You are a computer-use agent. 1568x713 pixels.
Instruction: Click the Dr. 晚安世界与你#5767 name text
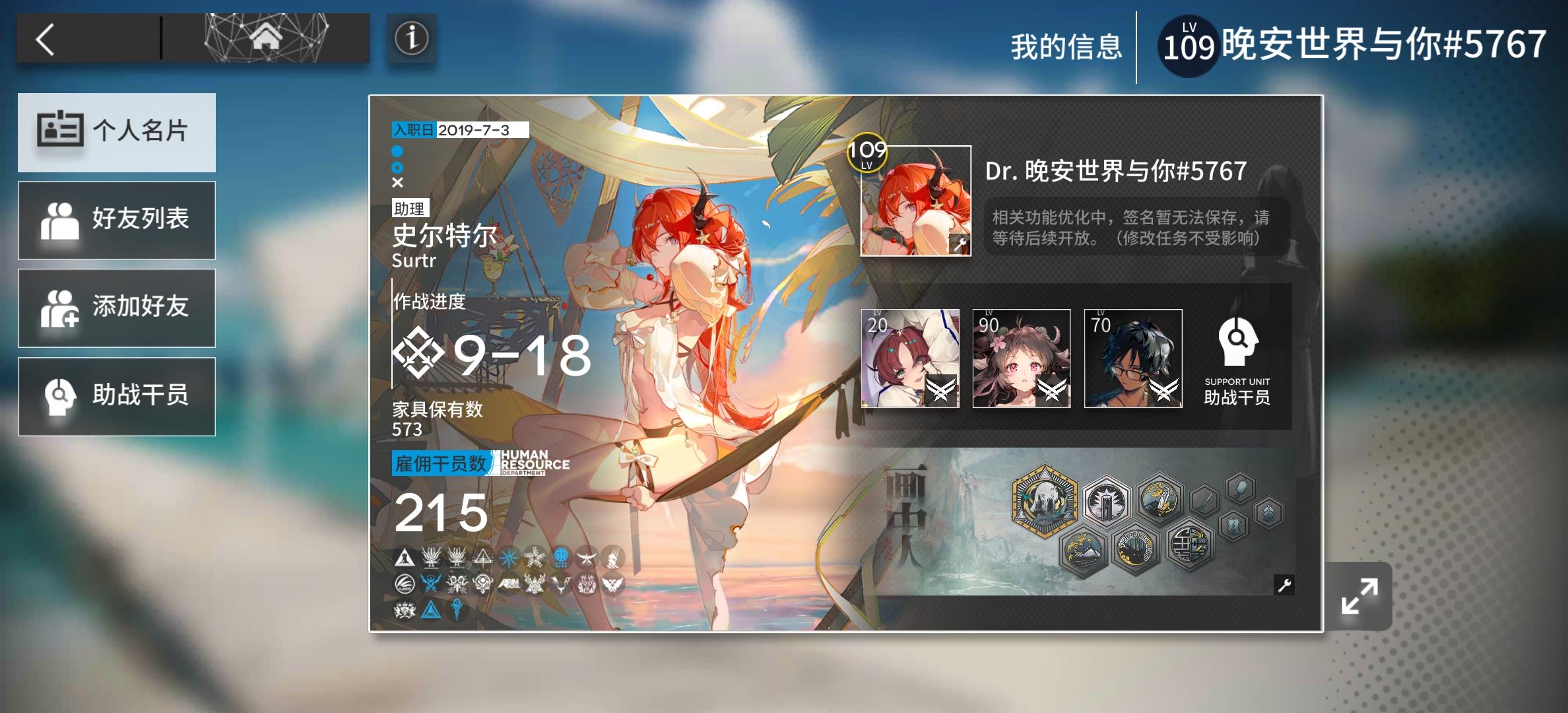(x=1115, y=170)
